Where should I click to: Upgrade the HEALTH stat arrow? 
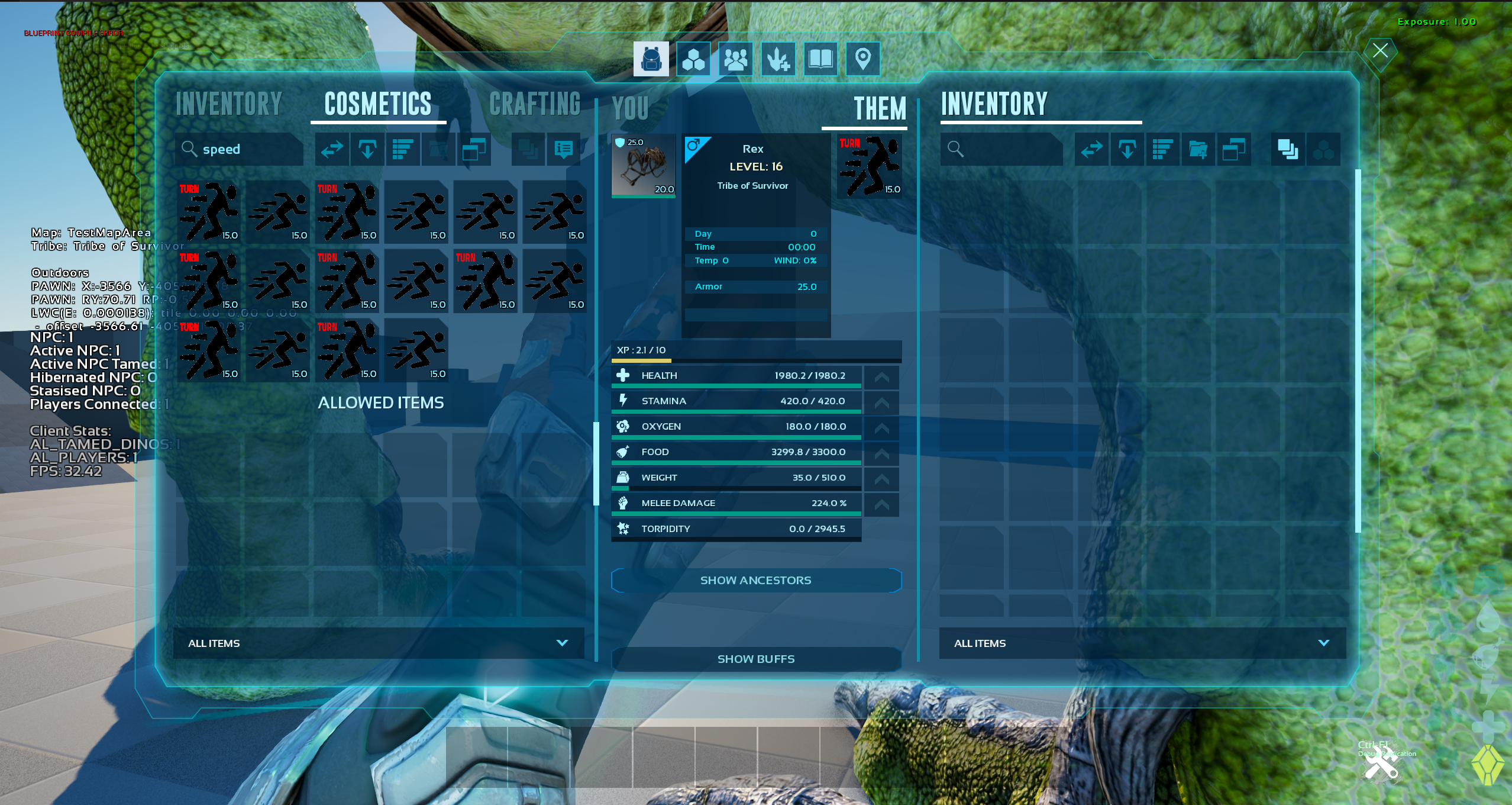point(881,377)
